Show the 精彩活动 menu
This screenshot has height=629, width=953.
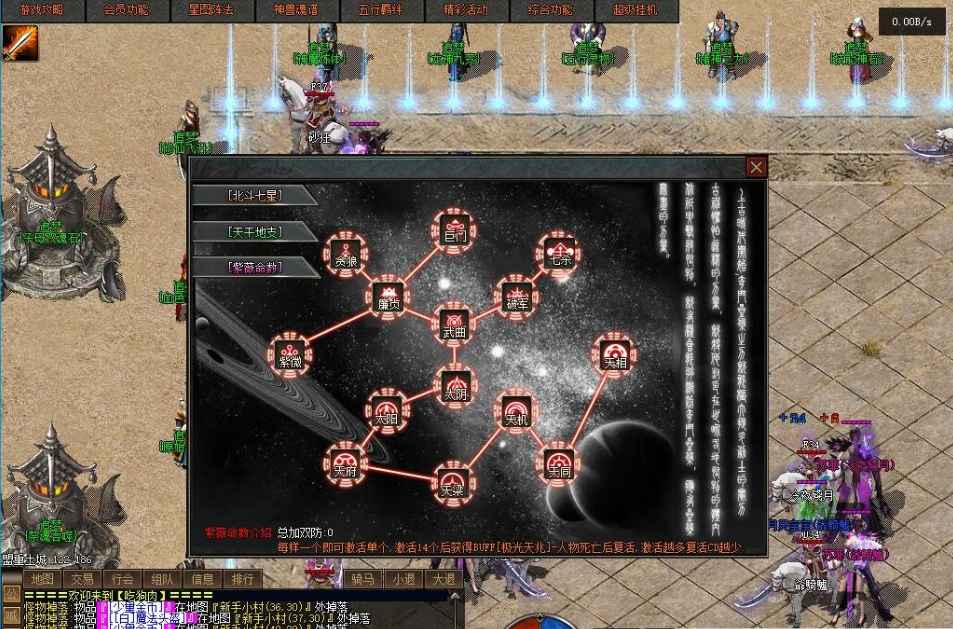click(x=465, y=10)
